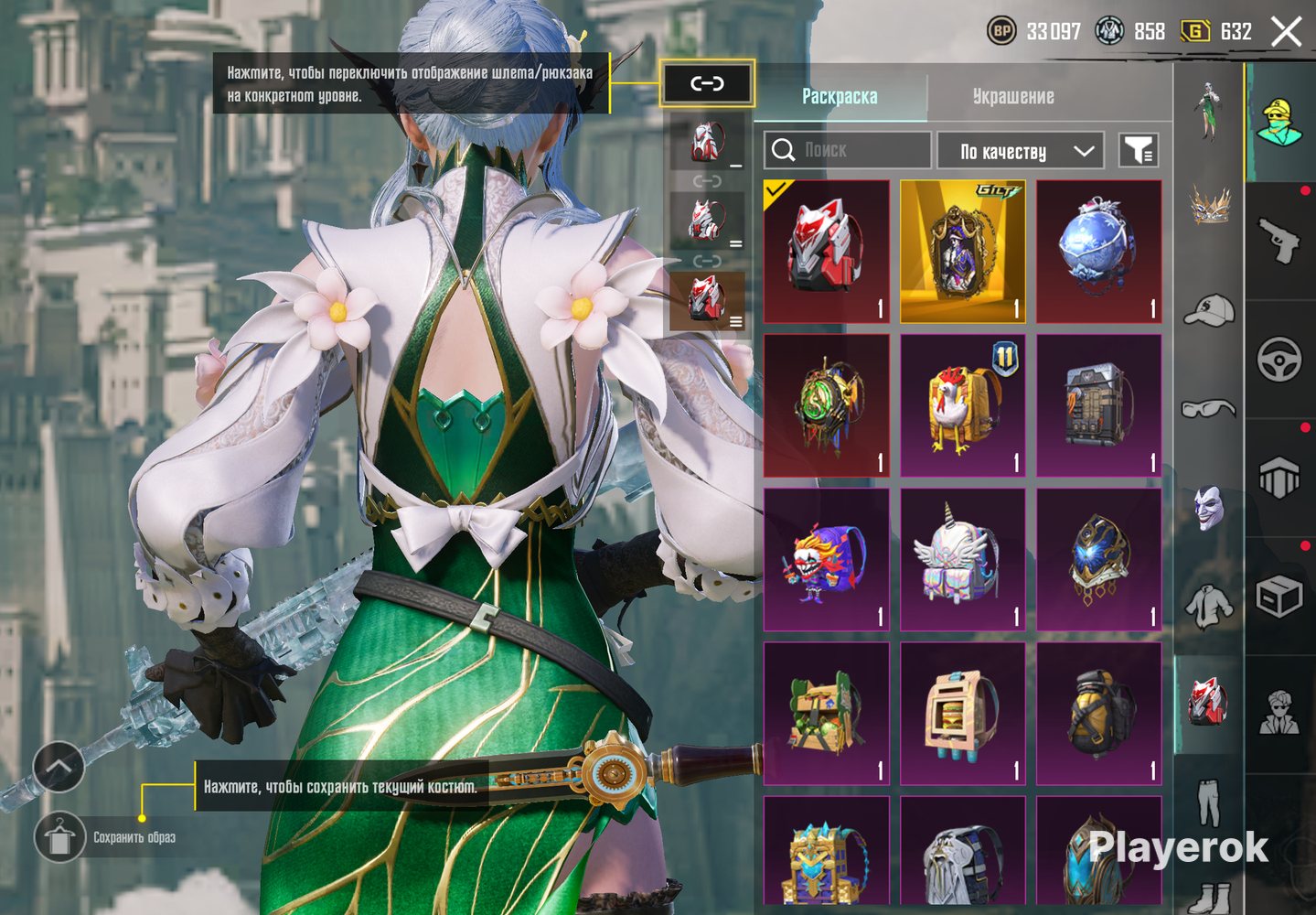Select the Раскраска tab

pyautogui.click(x=840, y=96)
